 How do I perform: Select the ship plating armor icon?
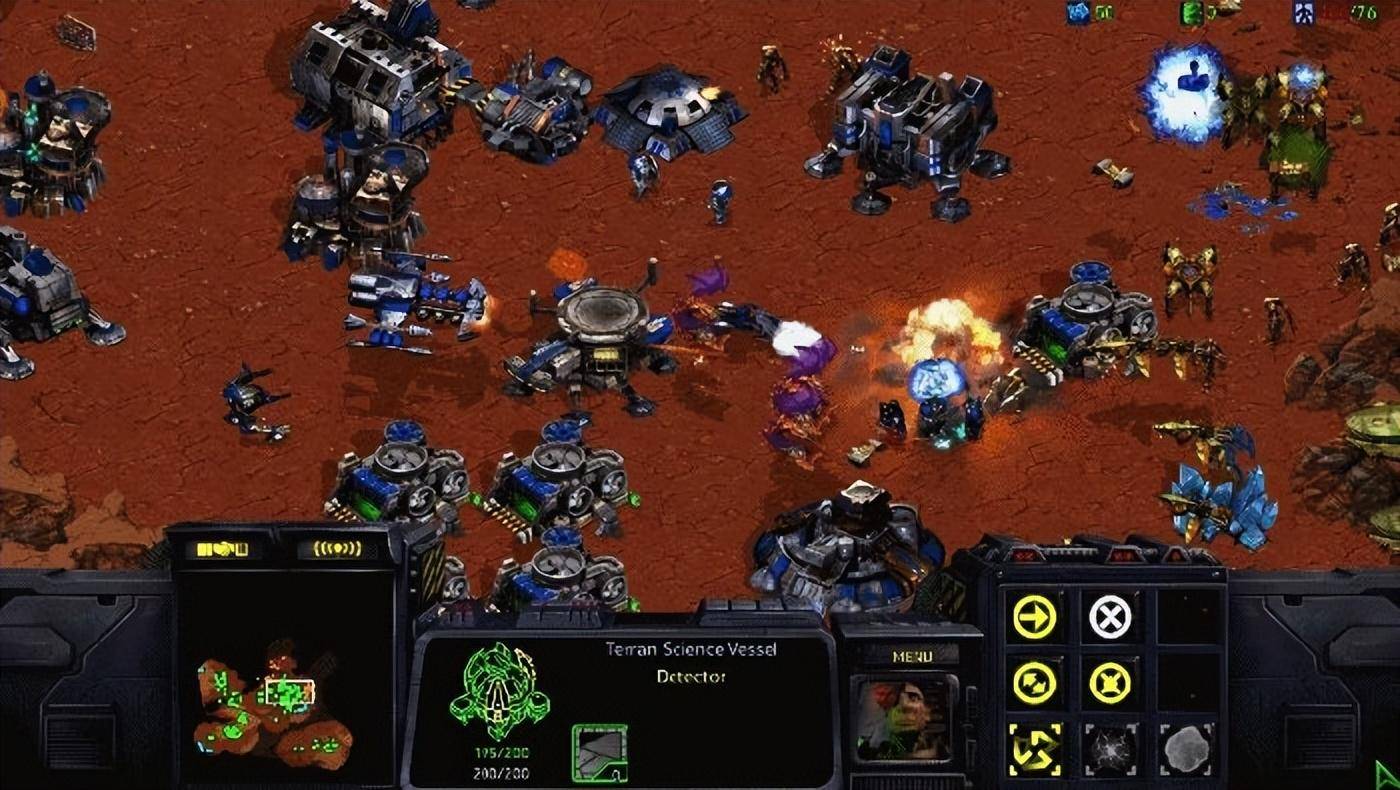(599, 753)
